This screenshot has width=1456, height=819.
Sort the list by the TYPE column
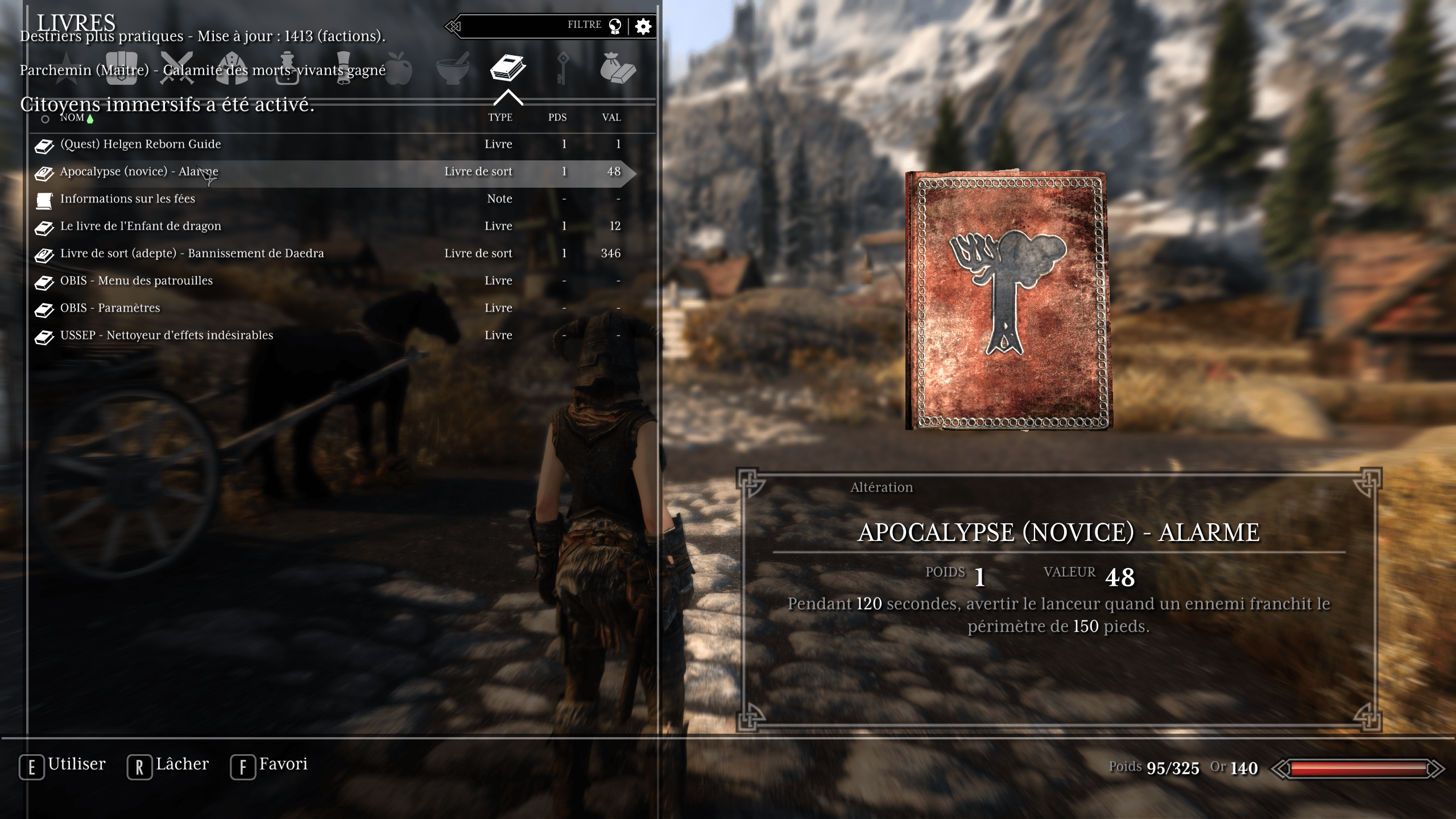point(500,118)
